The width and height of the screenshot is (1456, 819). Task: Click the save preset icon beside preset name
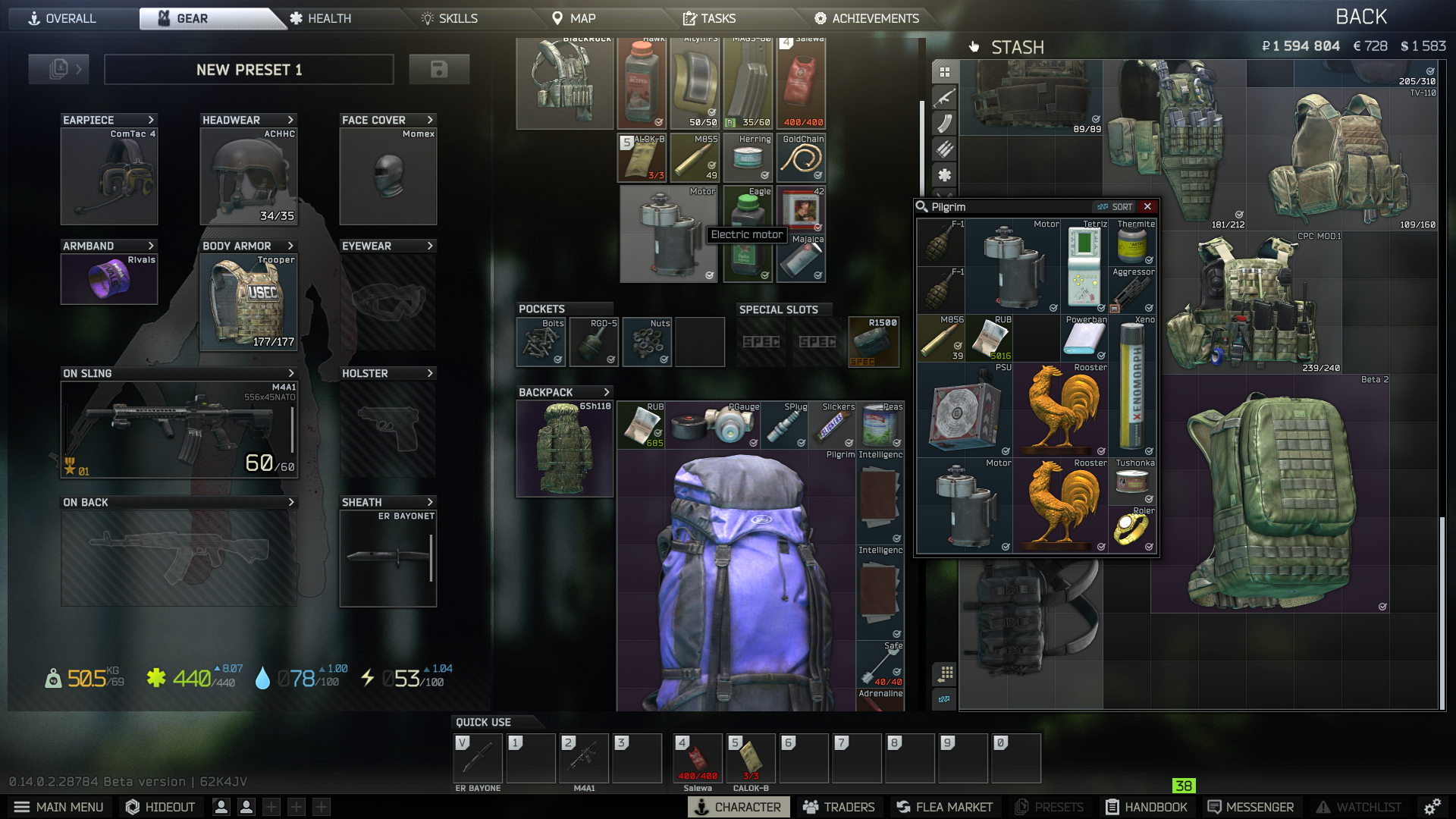(440, 69)
